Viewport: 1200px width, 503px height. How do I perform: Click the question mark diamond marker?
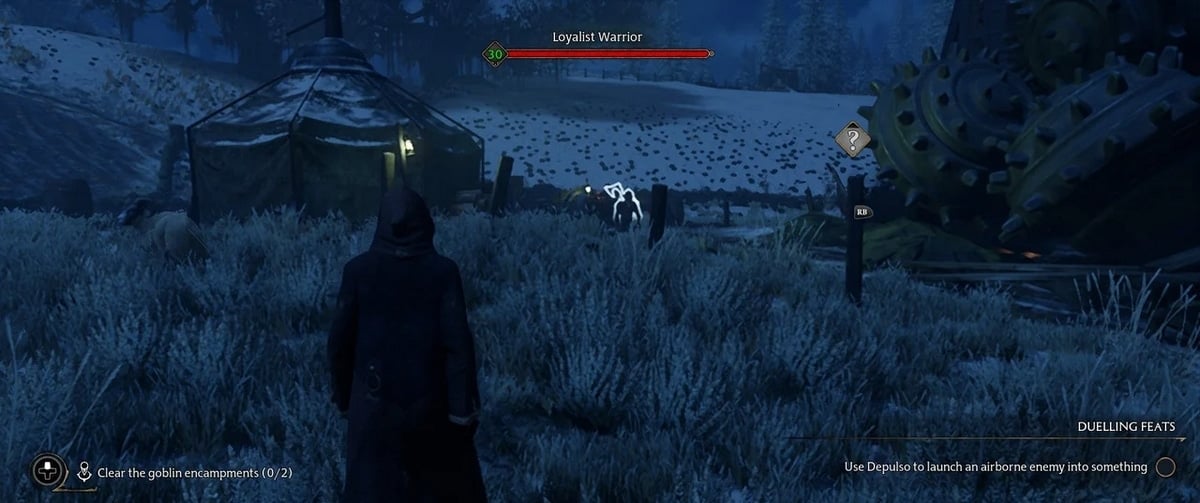(852, 140)
